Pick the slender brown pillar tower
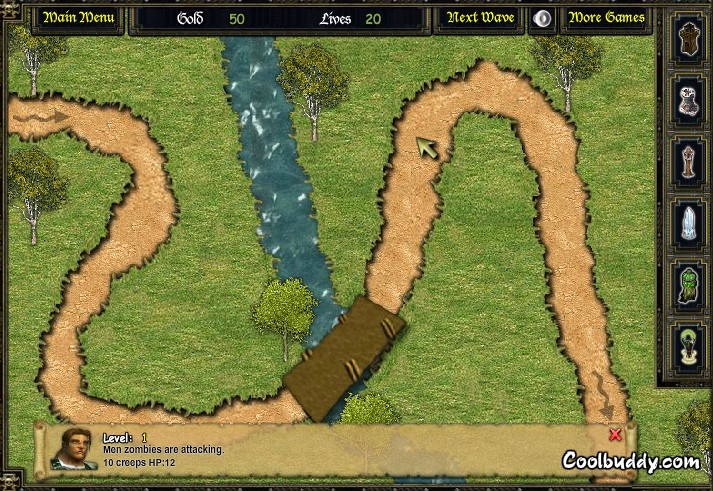The image size is (713, 491). (x=687, y=161)
